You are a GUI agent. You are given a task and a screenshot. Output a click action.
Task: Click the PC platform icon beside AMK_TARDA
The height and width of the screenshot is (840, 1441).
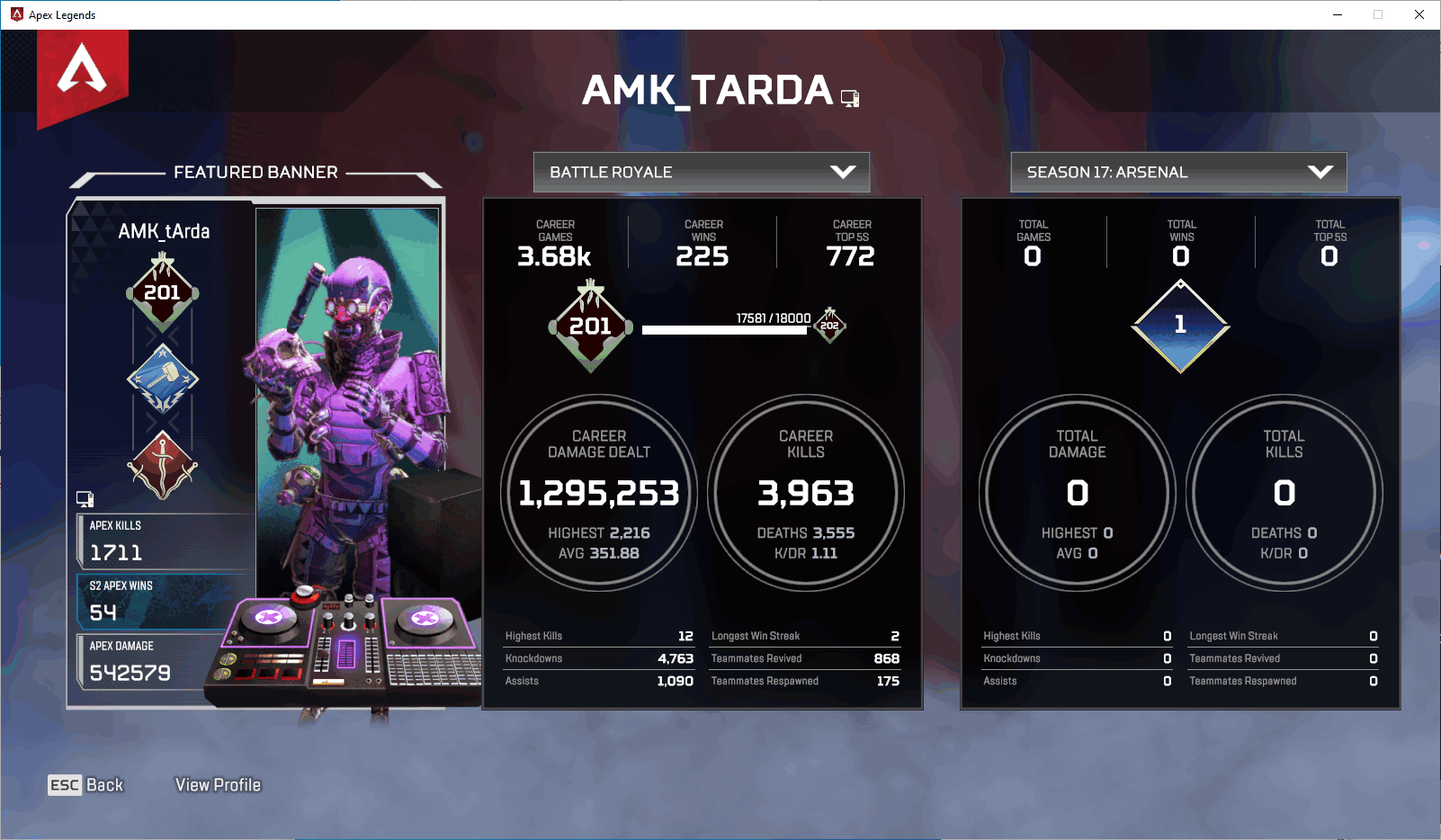click(x=851, y=97)
